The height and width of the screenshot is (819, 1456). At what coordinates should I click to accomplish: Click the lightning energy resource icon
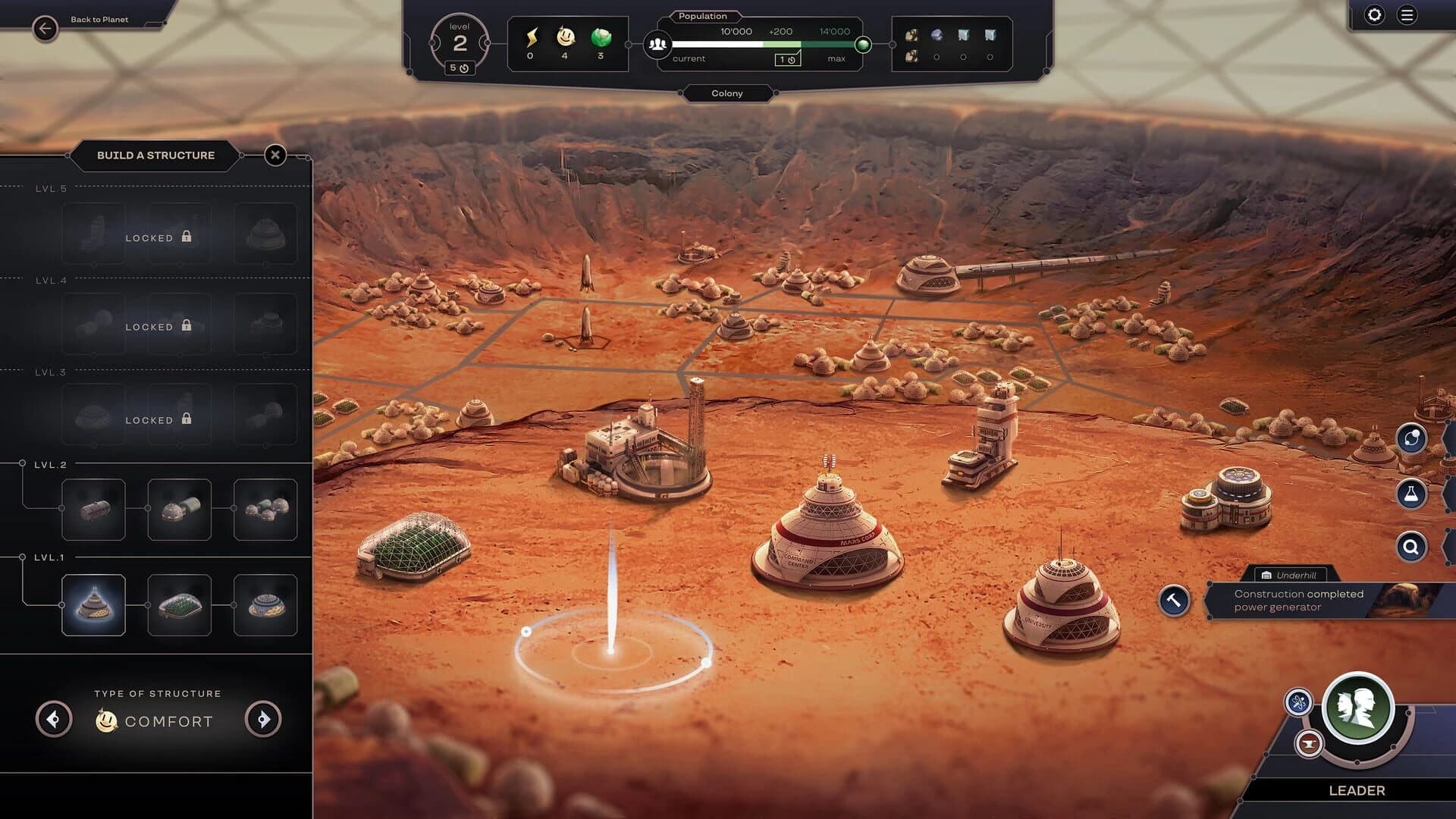coord(532,36)
